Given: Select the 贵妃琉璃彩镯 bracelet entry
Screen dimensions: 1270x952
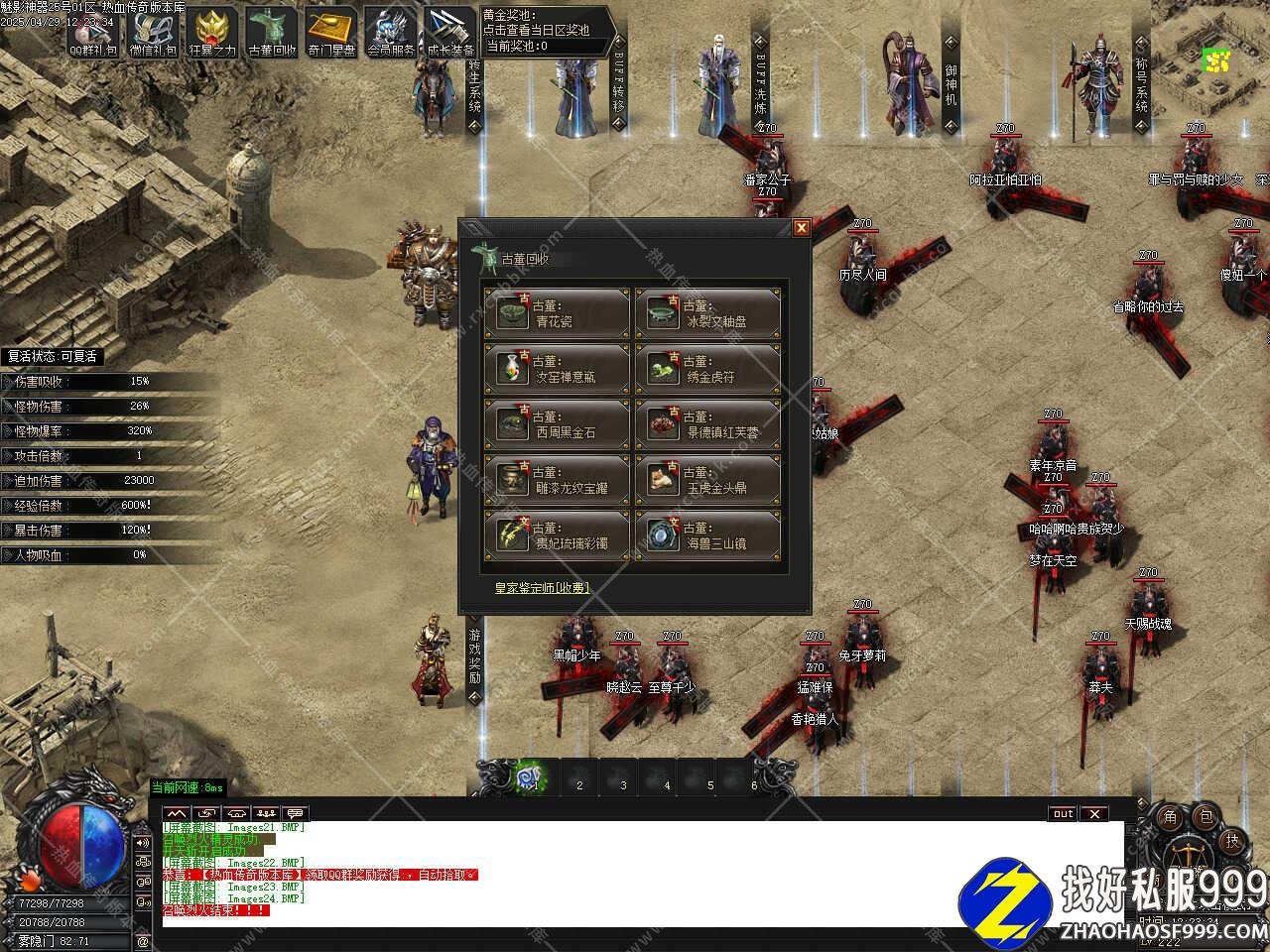Looking at the screenshot, I should tap(558, 536).
